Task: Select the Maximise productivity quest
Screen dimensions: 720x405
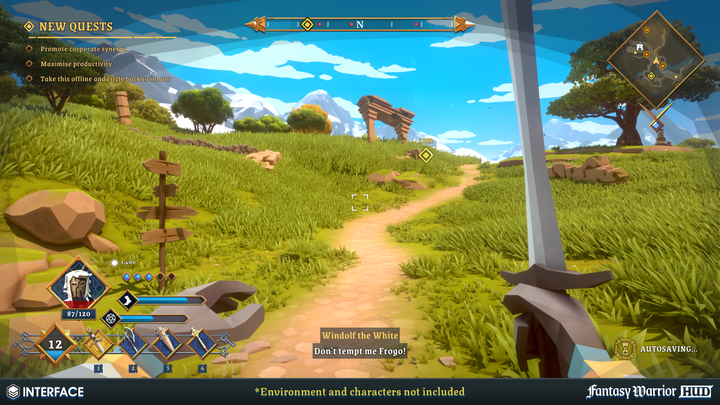Action: (x=76, y=63)
